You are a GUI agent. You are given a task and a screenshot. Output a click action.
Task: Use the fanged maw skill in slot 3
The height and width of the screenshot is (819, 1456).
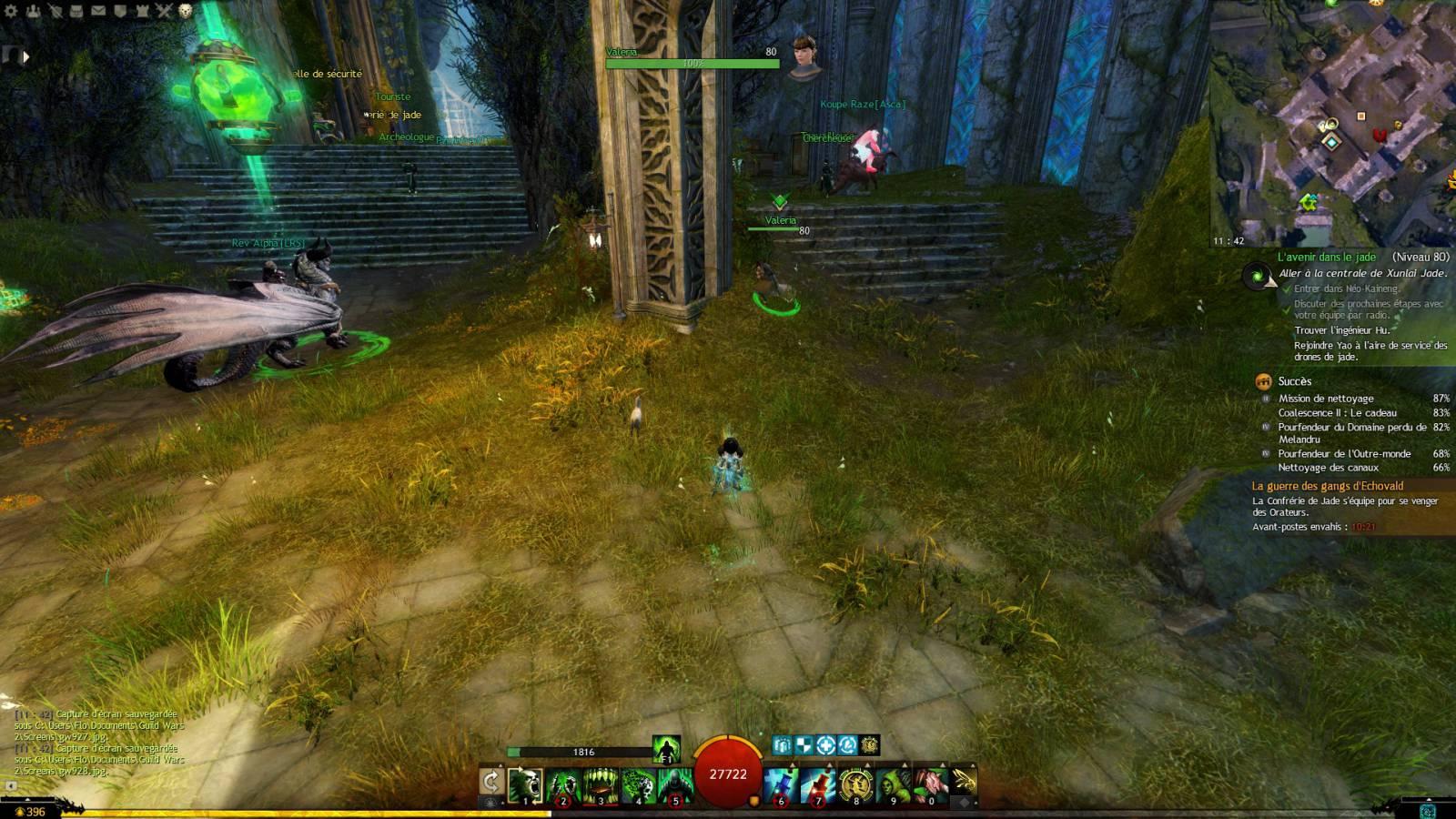pos(601,785)
